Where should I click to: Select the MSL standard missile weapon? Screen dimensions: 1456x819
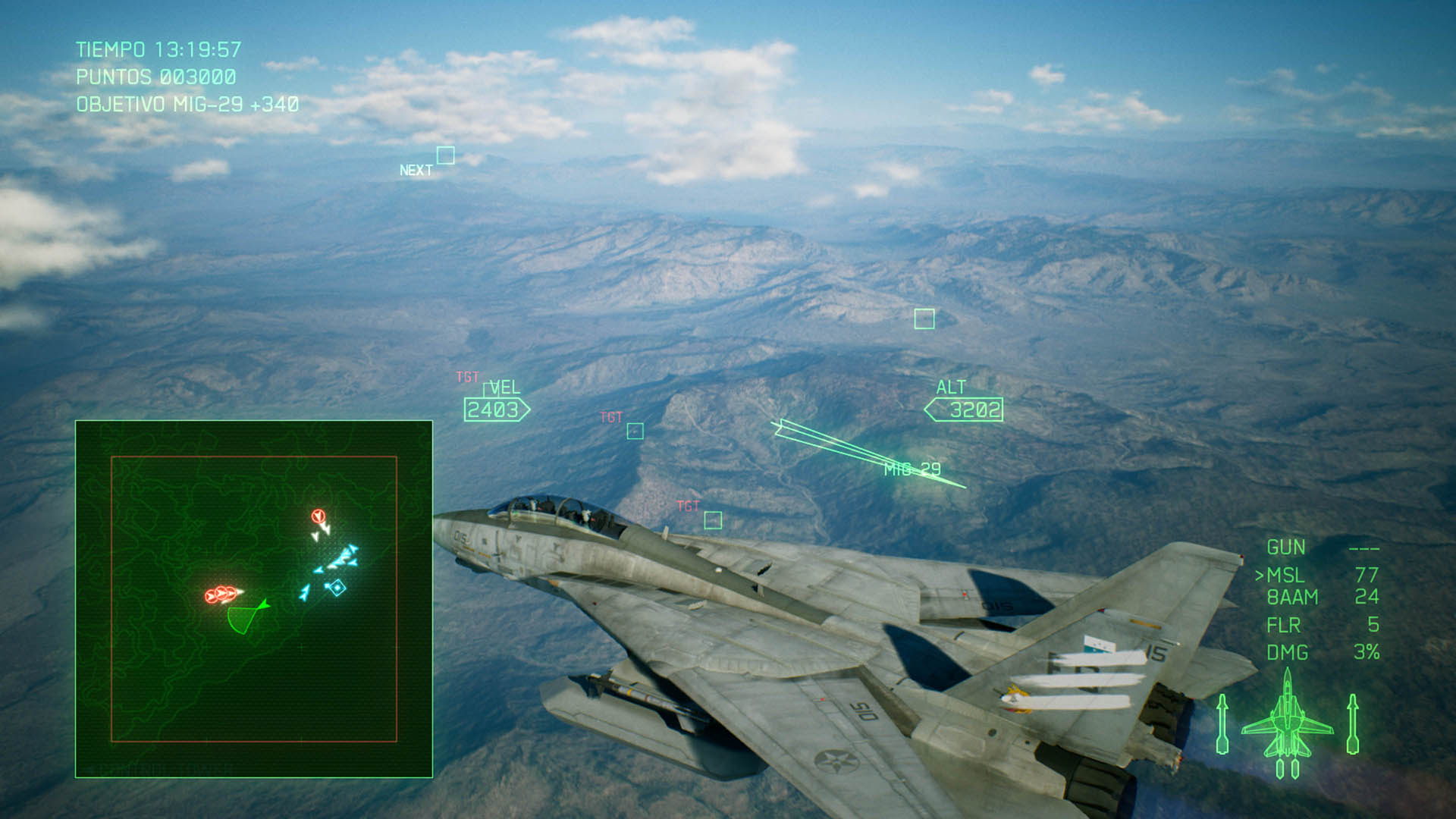click(1285, 576)
